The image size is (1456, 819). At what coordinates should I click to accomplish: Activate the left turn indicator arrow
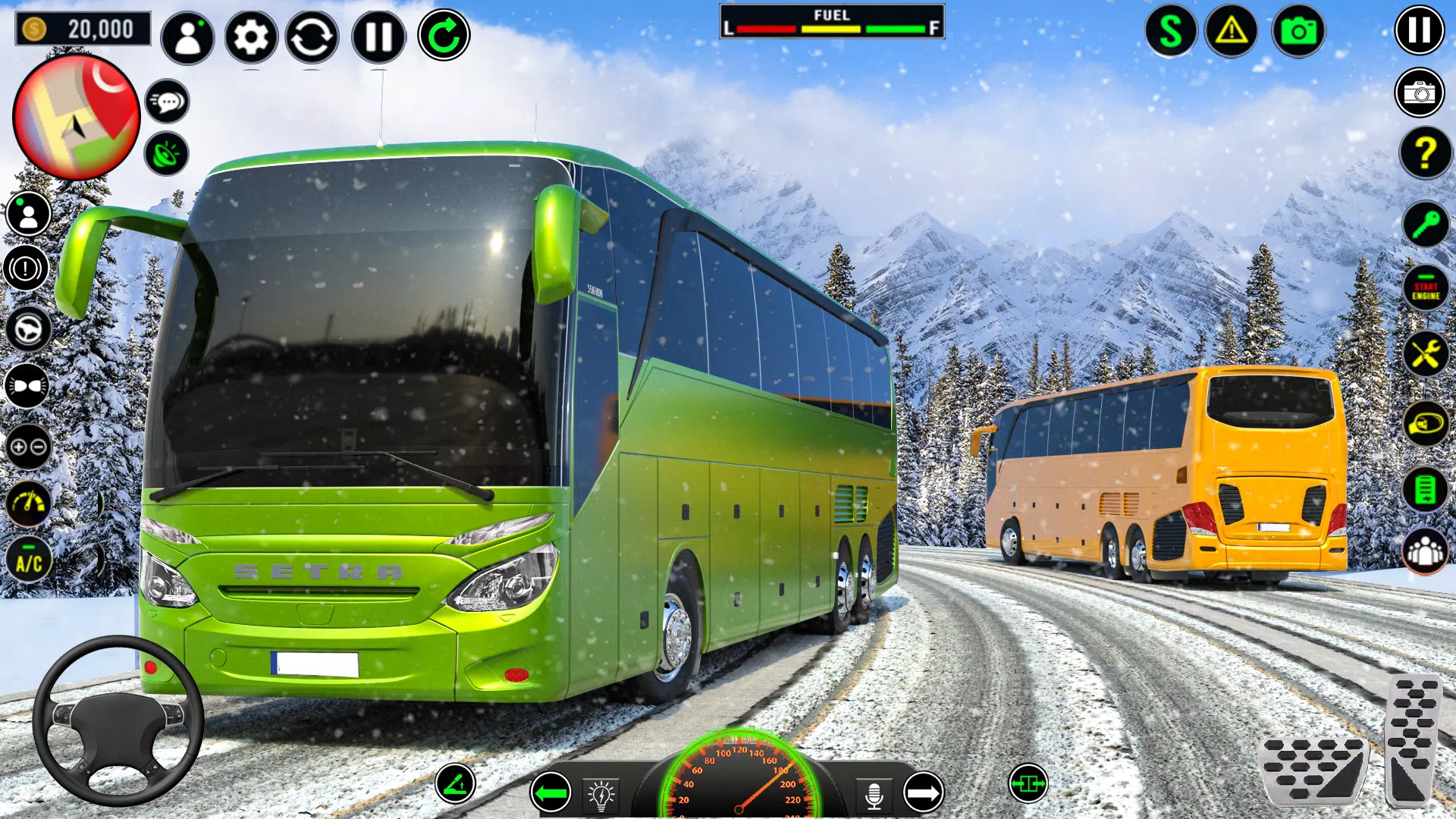551,793
